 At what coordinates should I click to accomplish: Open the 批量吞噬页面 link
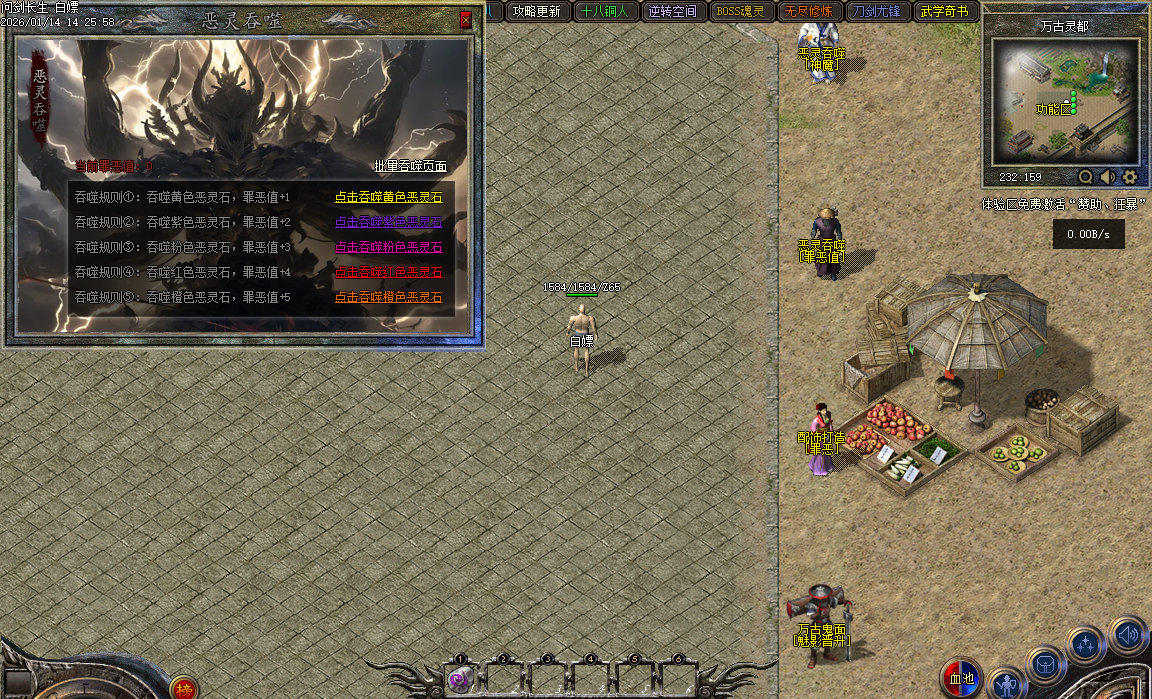(x=410, y=166)
